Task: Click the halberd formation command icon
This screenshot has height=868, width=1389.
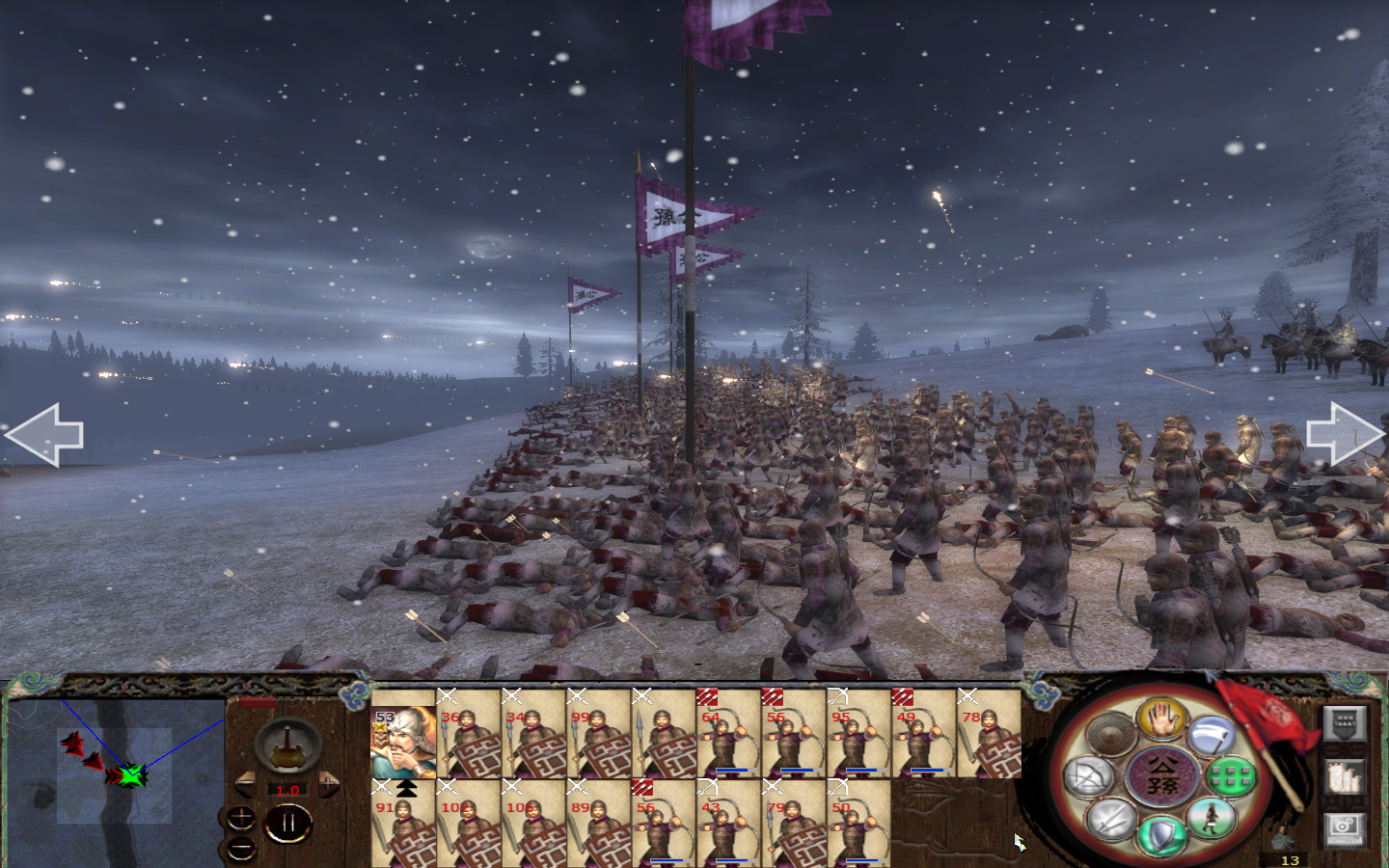Action: coord(1212,737)
